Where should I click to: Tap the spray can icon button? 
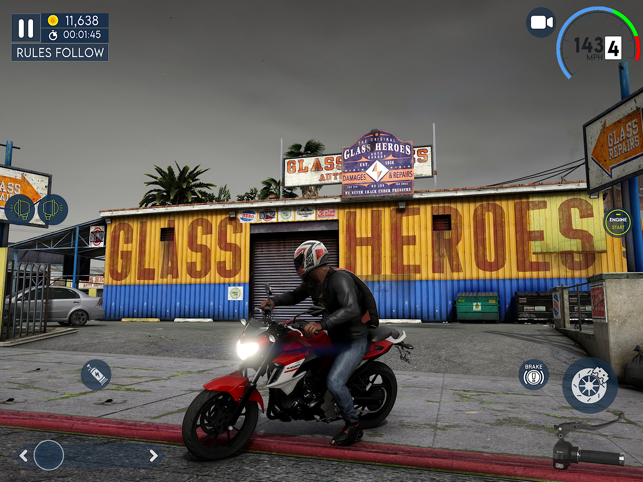[96, 375]
